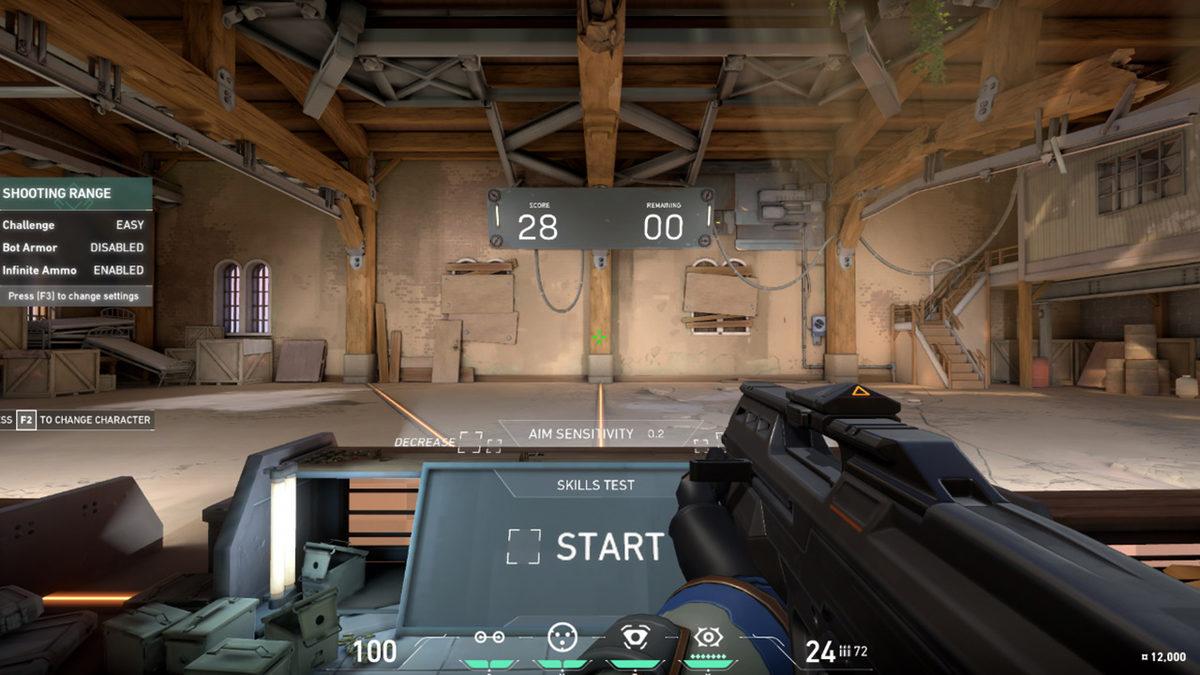Change the Challenge difficulty from Easy
The width and height of the screenshot is (1200, 675).
[129, 225]
